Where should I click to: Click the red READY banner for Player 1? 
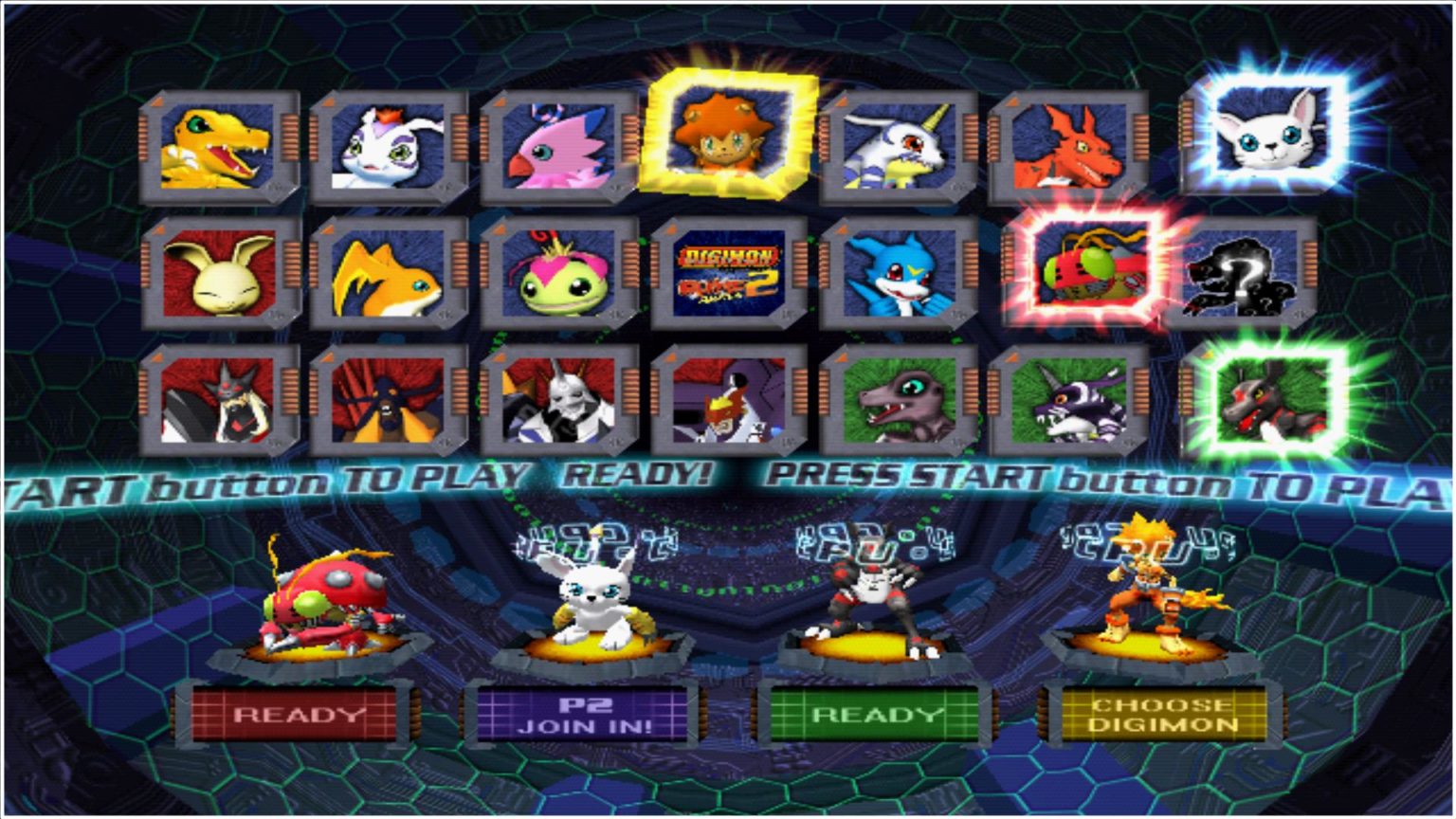coord(296,716)
